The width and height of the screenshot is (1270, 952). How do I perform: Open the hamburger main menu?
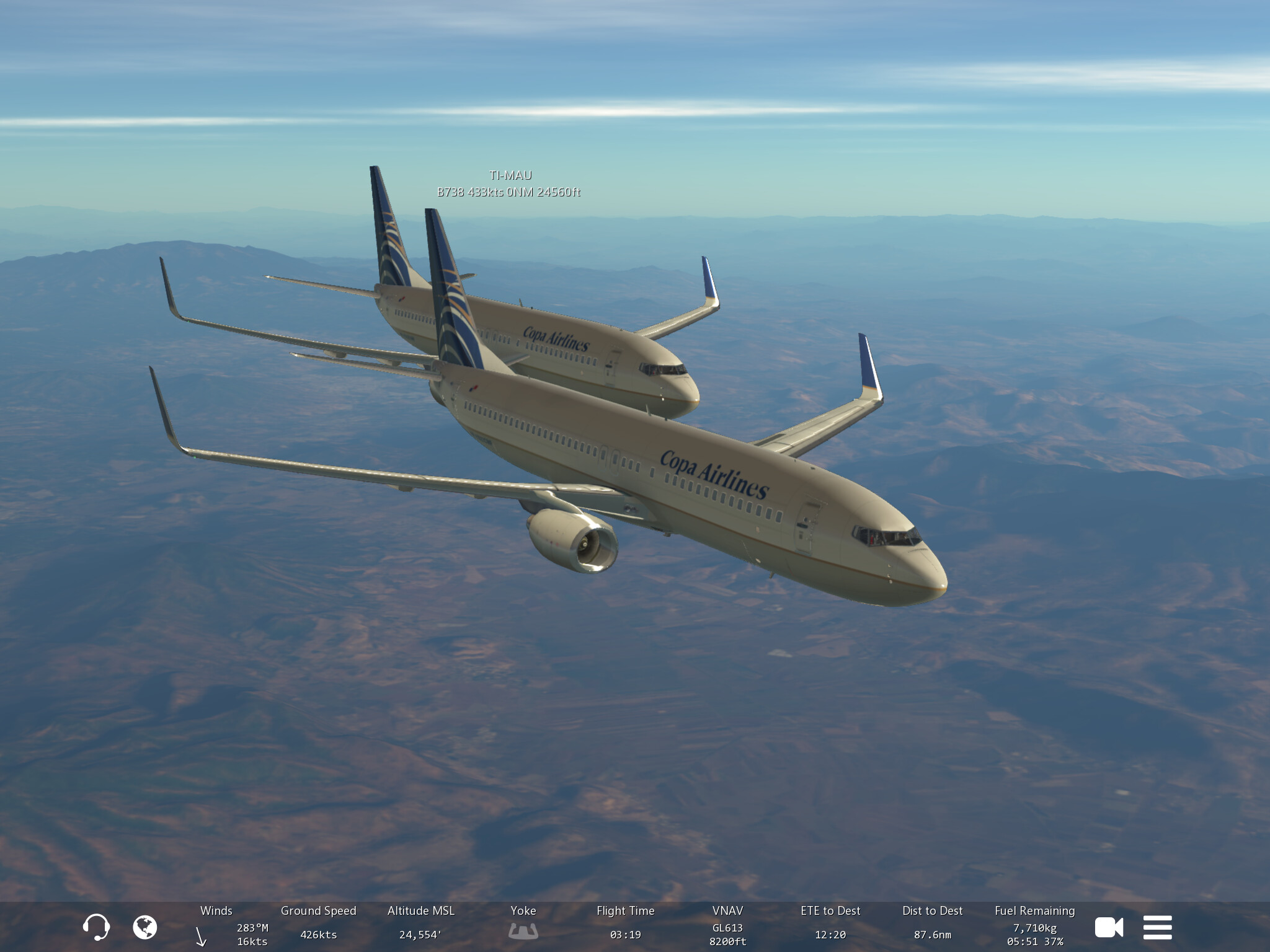1157,927
